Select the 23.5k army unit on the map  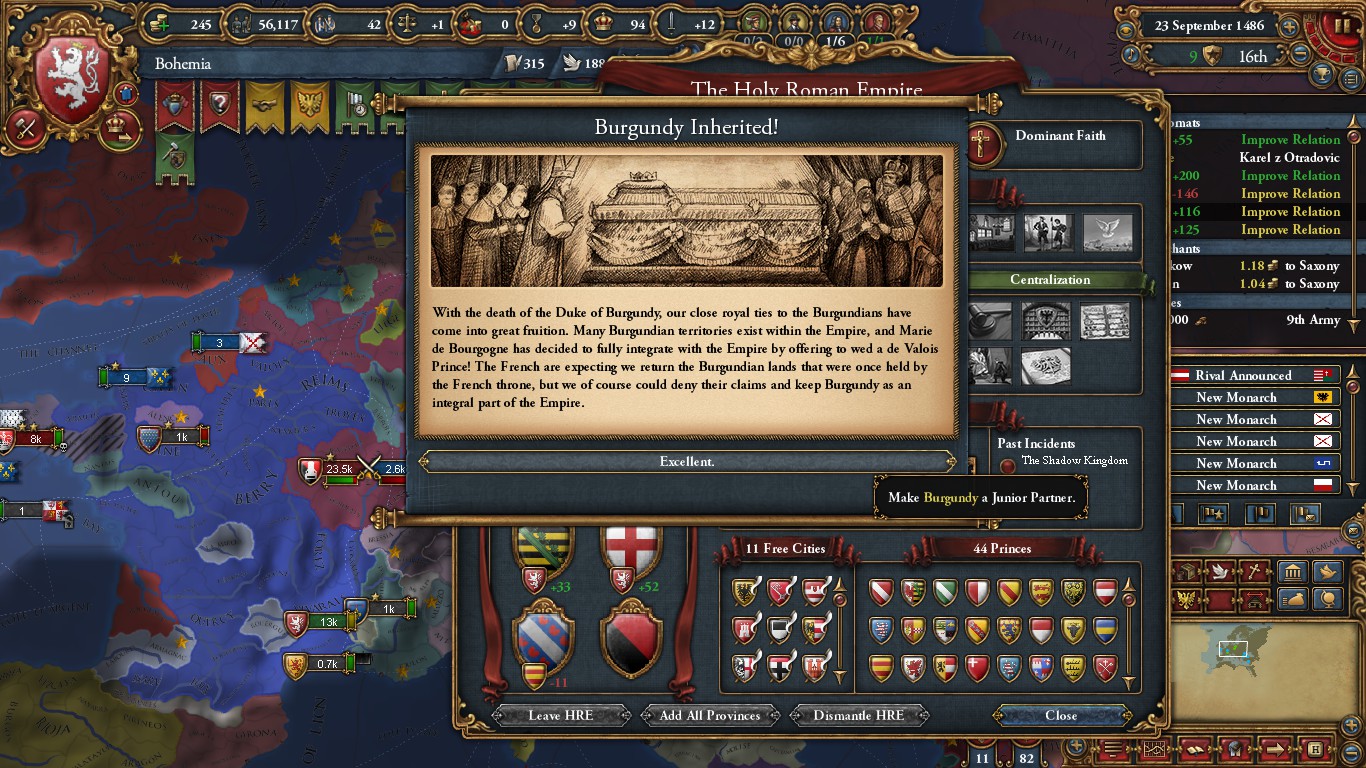338,468
